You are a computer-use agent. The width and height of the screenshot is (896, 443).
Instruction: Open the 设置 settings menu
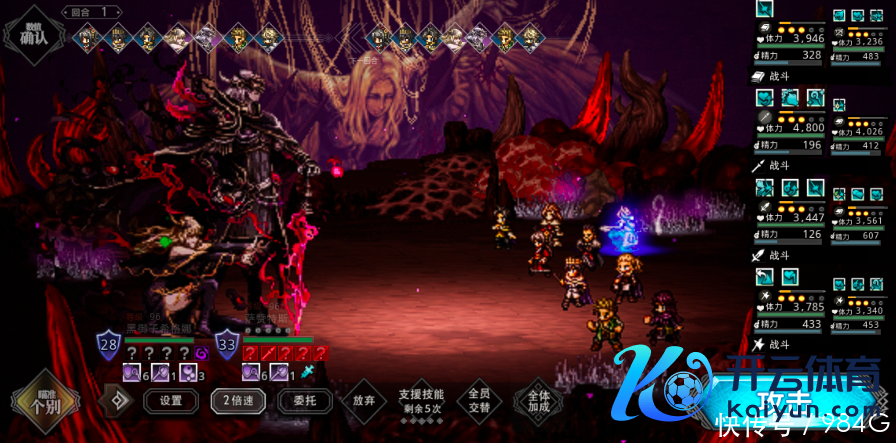[x=170, y=401]
